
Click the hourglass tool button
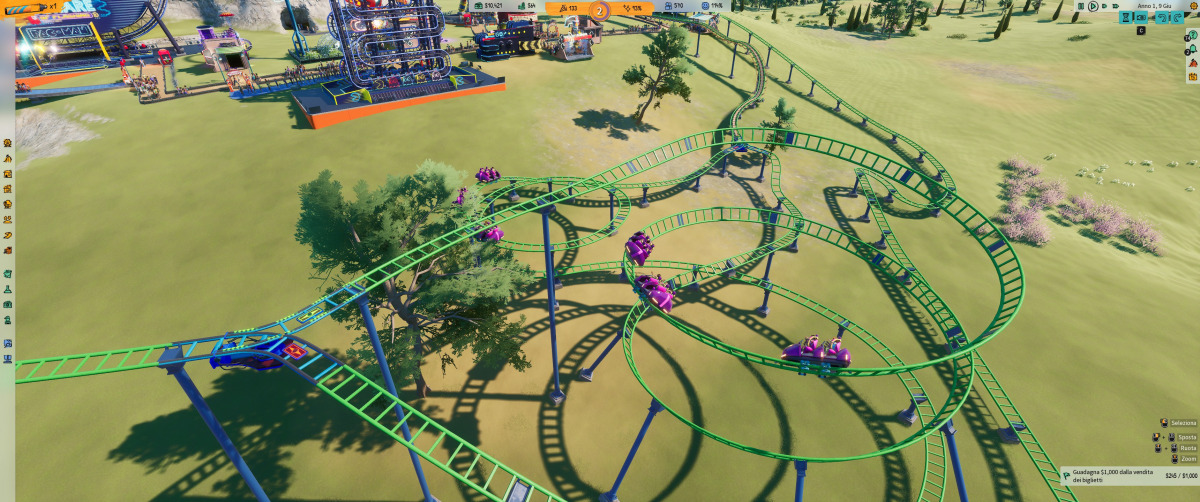(1126, 18)
